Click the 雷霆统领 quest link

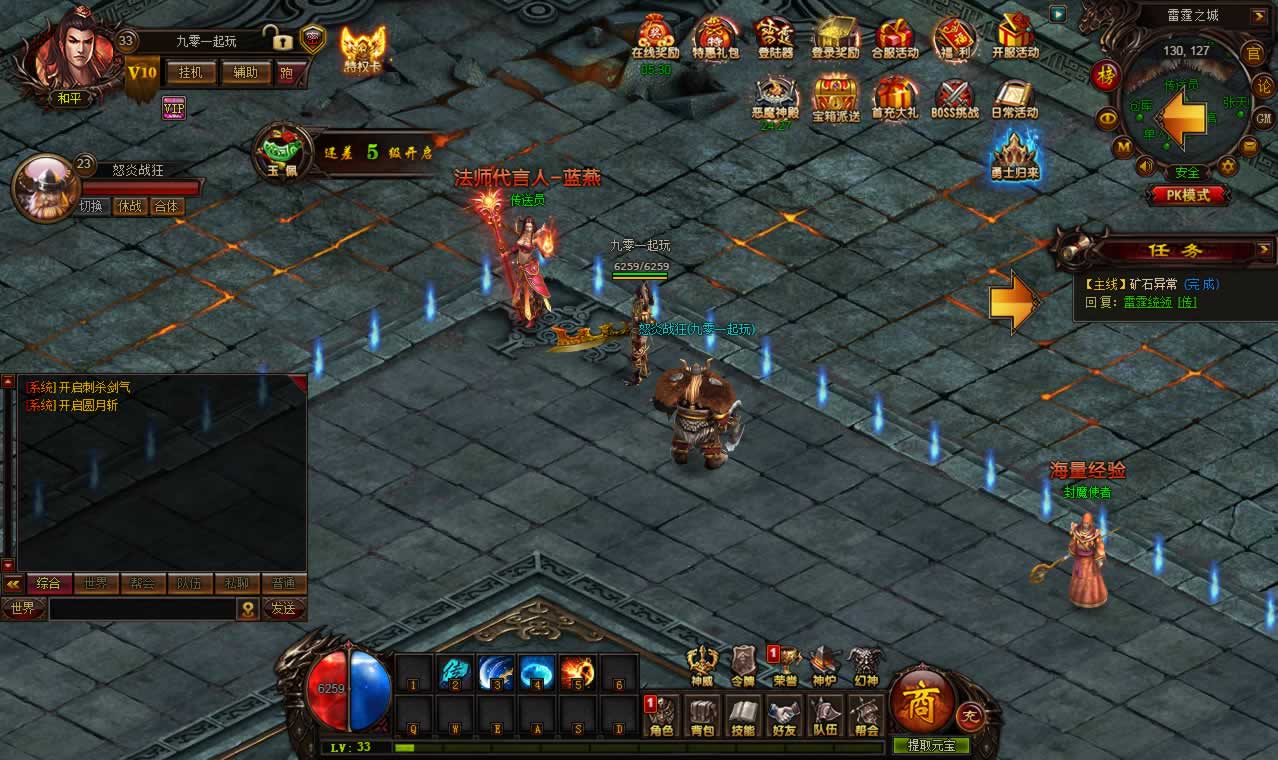(x=1148, y=301)
